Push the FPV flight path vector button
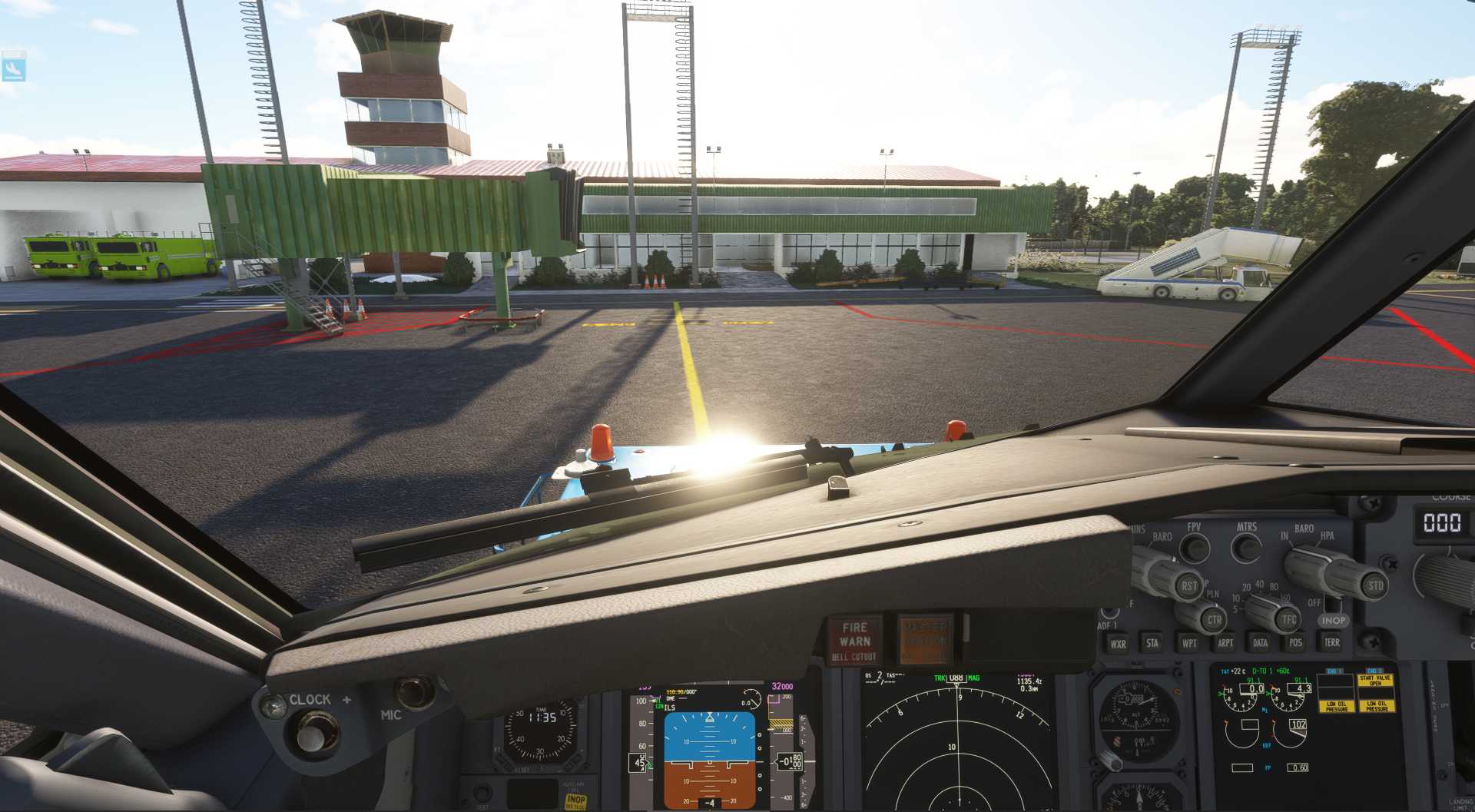Viewport: 1475px width, 812px height. coord(1195,548)
